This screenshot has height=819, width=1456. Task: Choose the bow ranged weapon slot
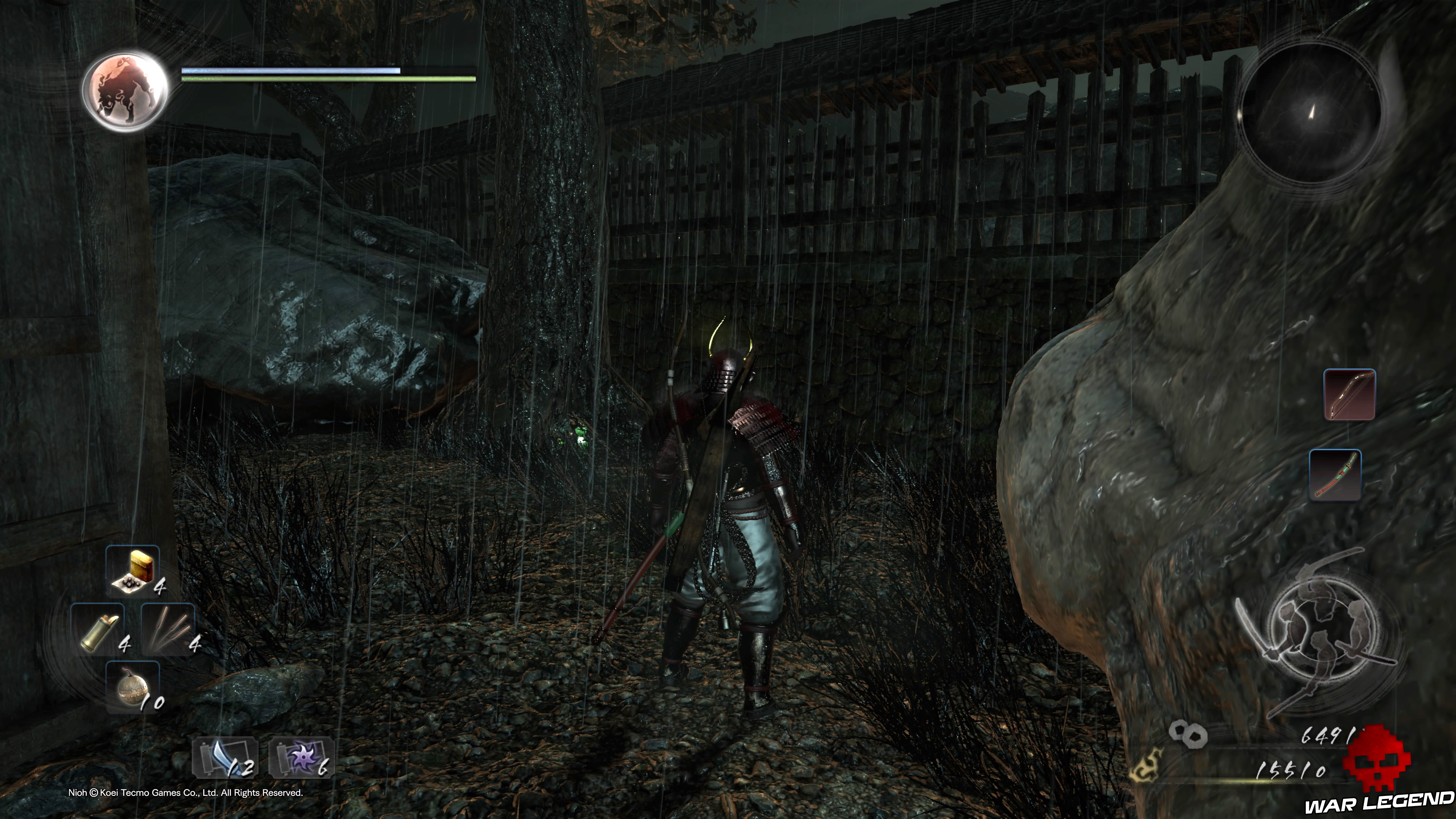click(1350, 394)
